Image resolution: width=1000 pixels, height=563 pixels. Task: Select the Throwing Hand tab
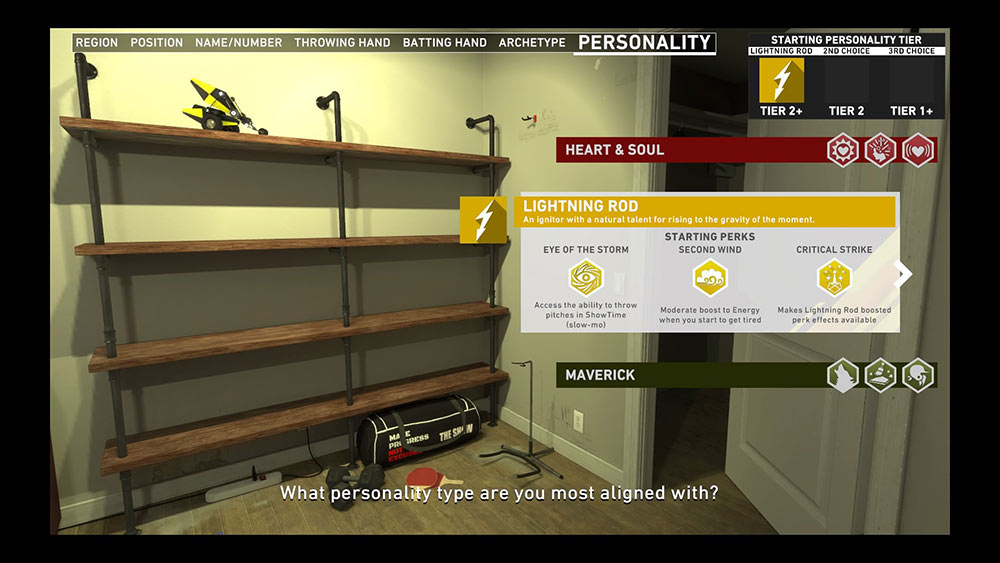(x=340, y=43)
